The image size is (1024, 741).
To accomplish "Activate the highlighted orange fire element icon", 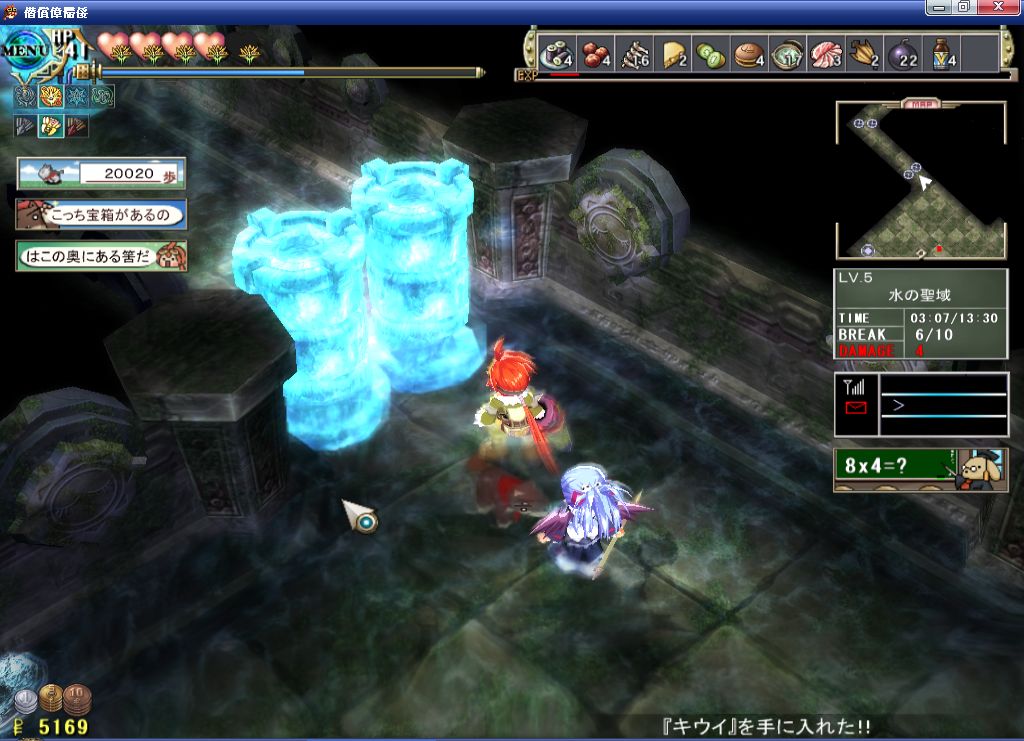I will point(51,97).
